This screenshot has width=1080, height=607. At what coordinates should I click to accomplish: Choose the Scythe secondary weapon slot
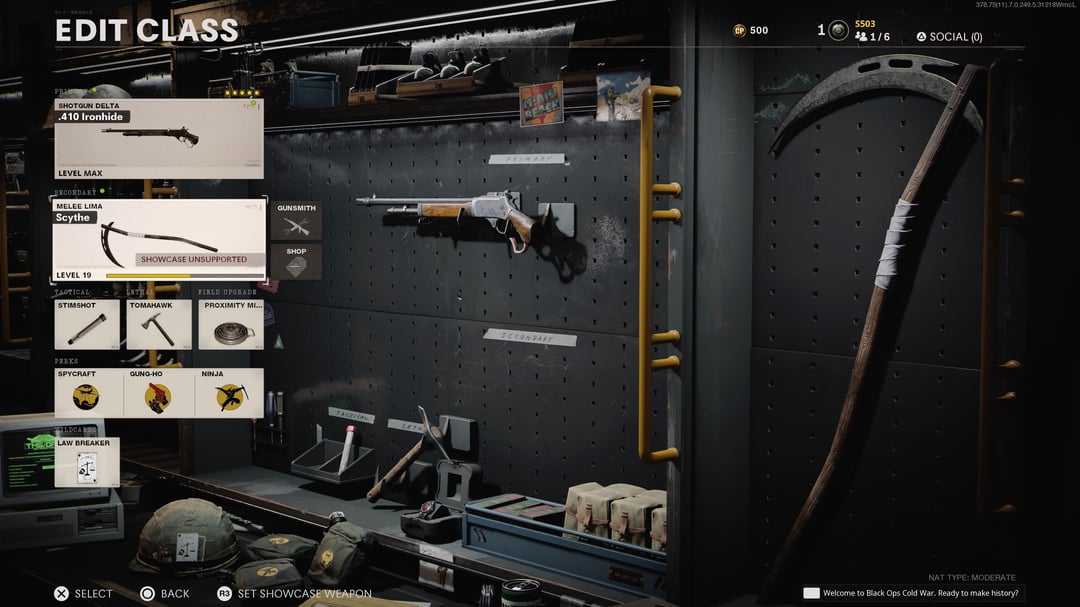point(159,241)
